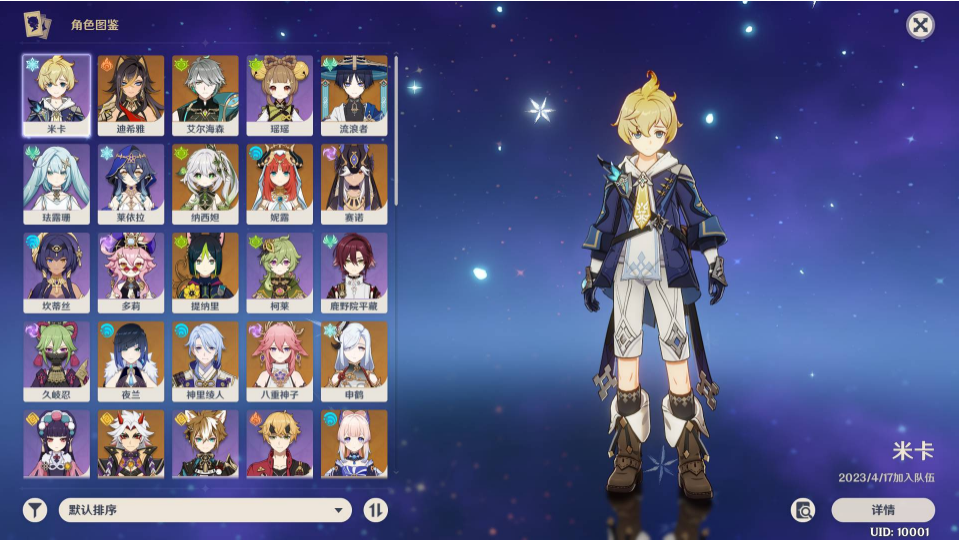
Task: Open the 默认排序 sort dropdown
Action: (x=205, y=510)
